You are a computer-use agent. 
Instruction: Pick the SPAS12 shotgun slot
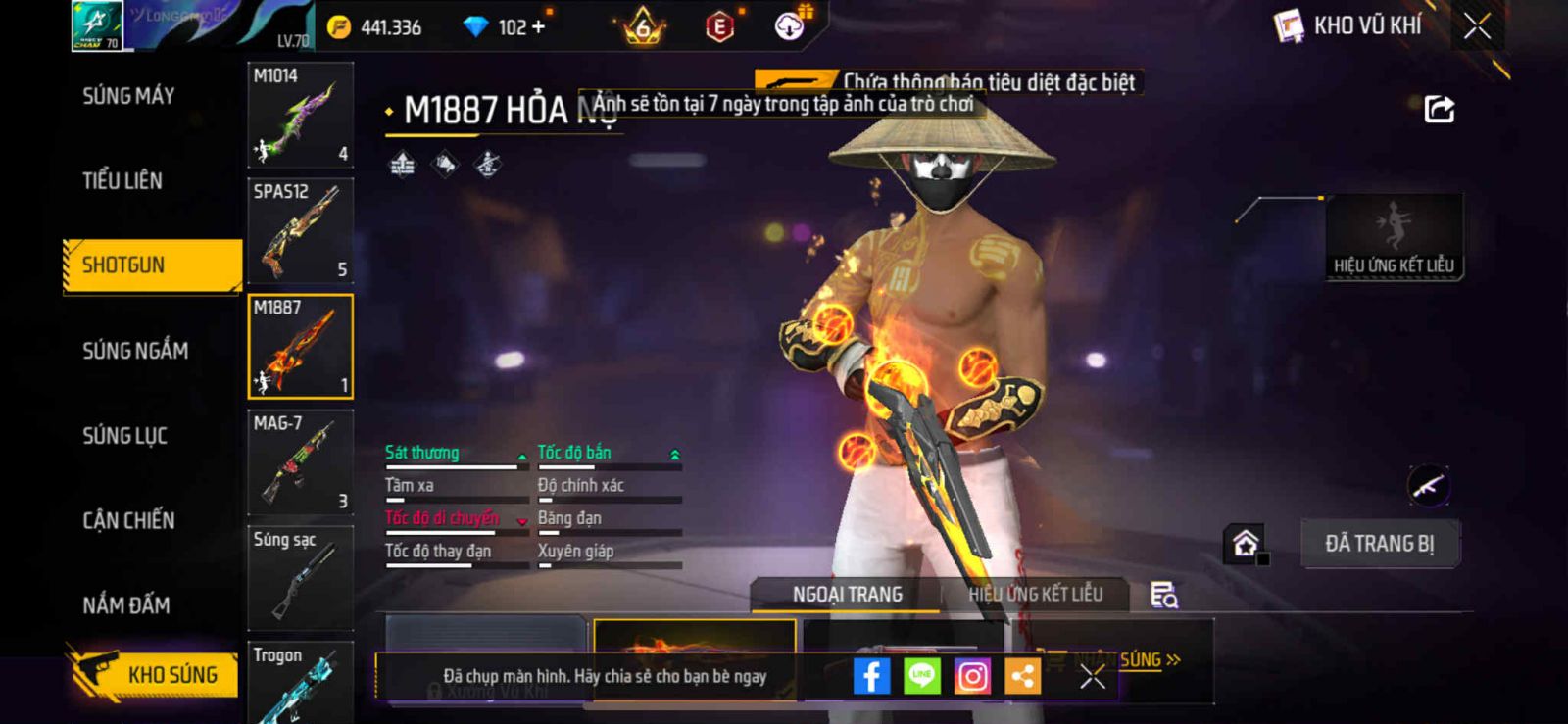click(300, 231)
